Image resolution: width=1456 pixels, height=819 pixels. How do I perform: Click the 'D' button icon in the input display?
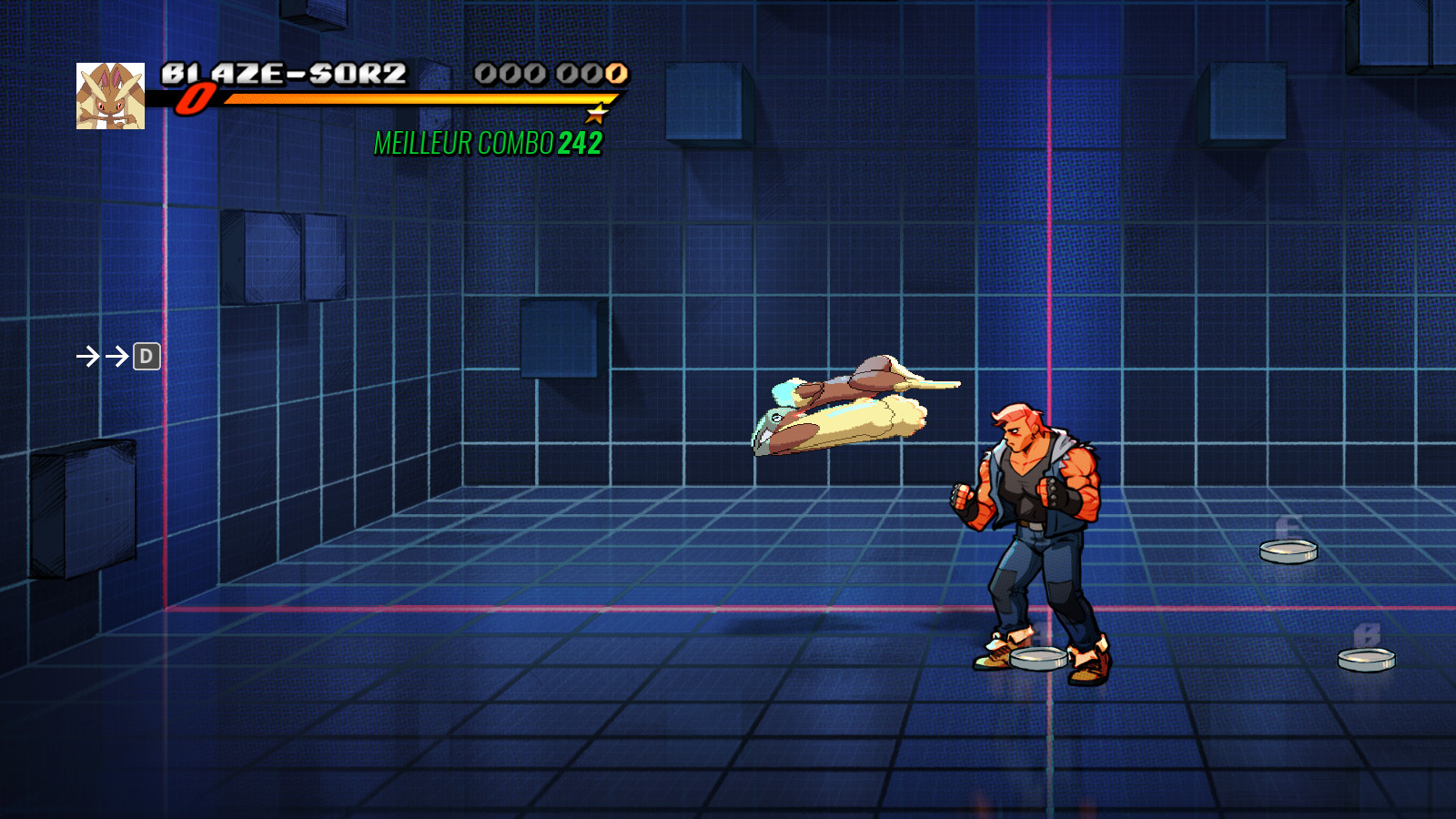pyautogui.click(x=147, y=356)
